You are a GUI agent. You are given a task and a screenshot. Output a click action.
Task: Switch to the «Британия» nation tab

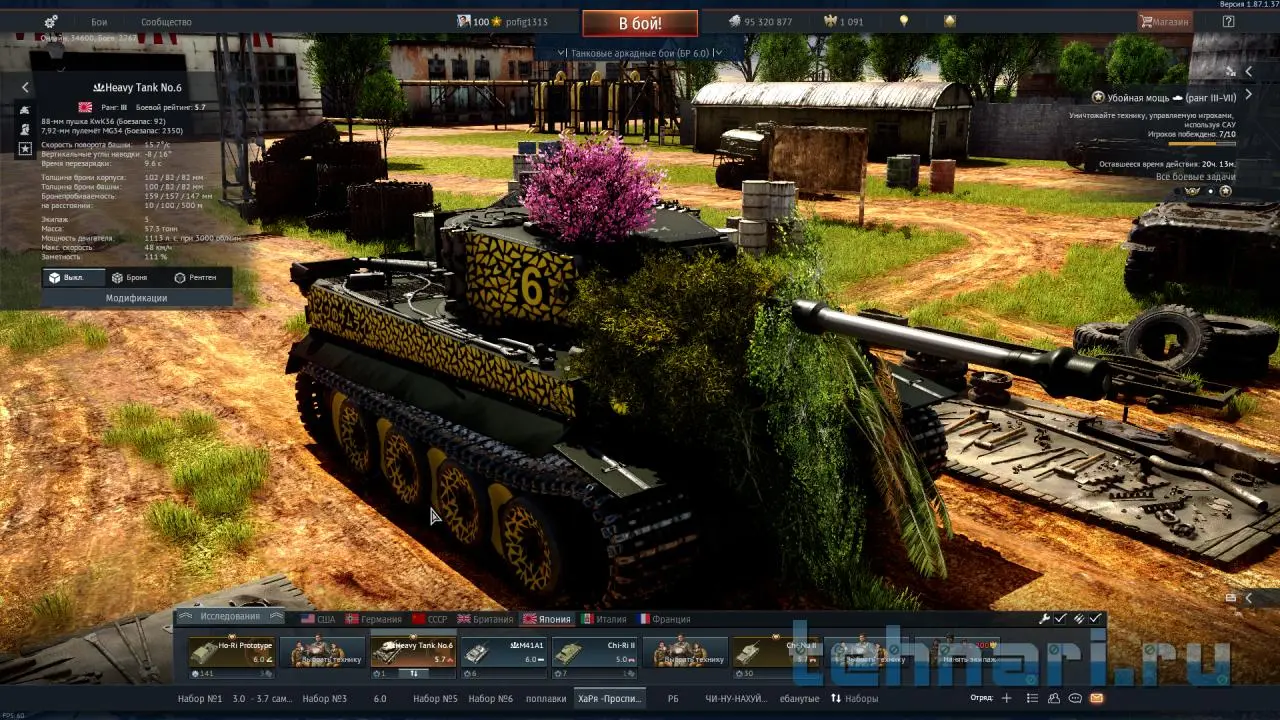(486, 619)
